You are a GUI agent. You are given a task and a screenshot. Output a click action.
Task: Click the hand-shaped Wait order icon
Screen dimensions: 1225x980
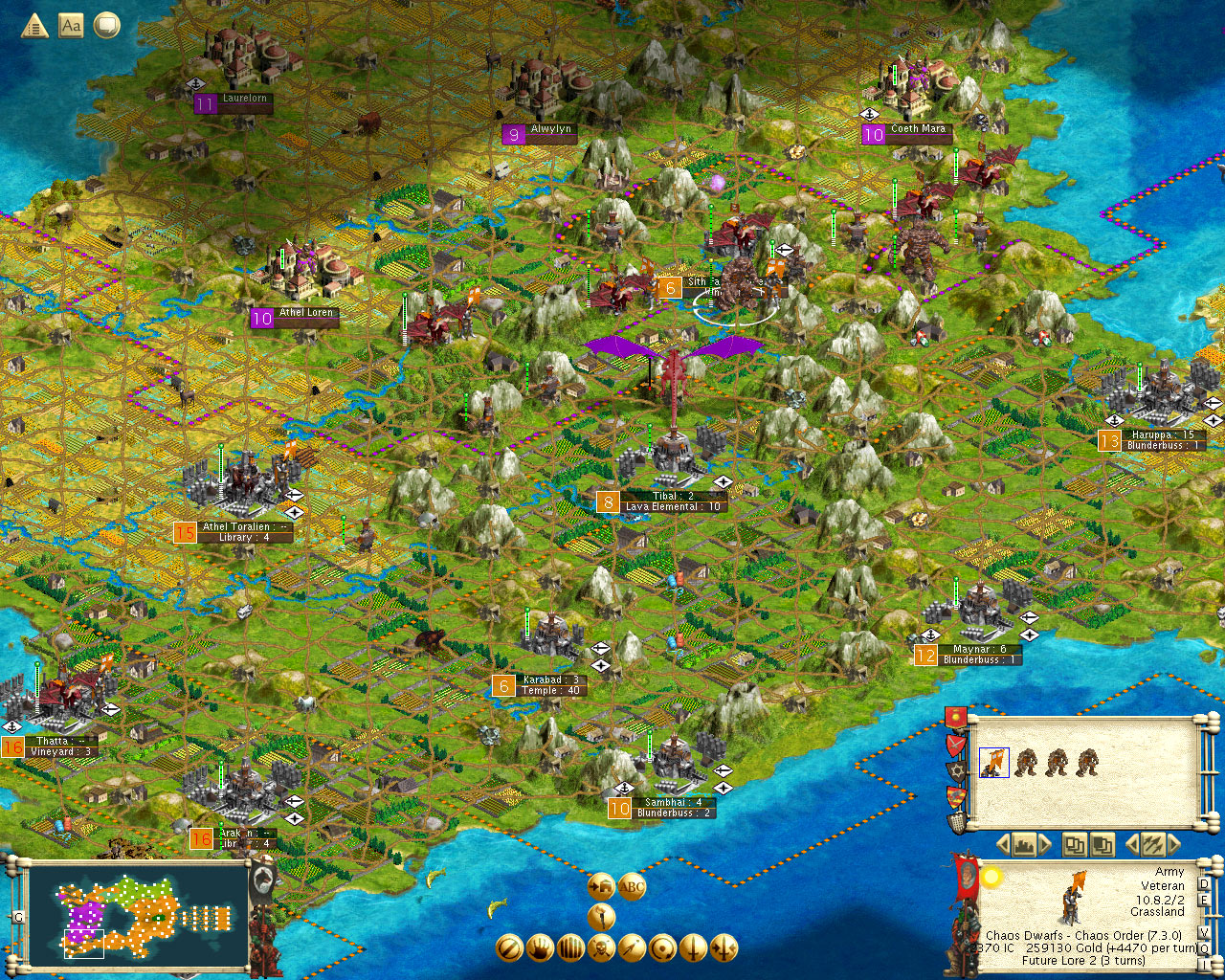tap(539, 947)
